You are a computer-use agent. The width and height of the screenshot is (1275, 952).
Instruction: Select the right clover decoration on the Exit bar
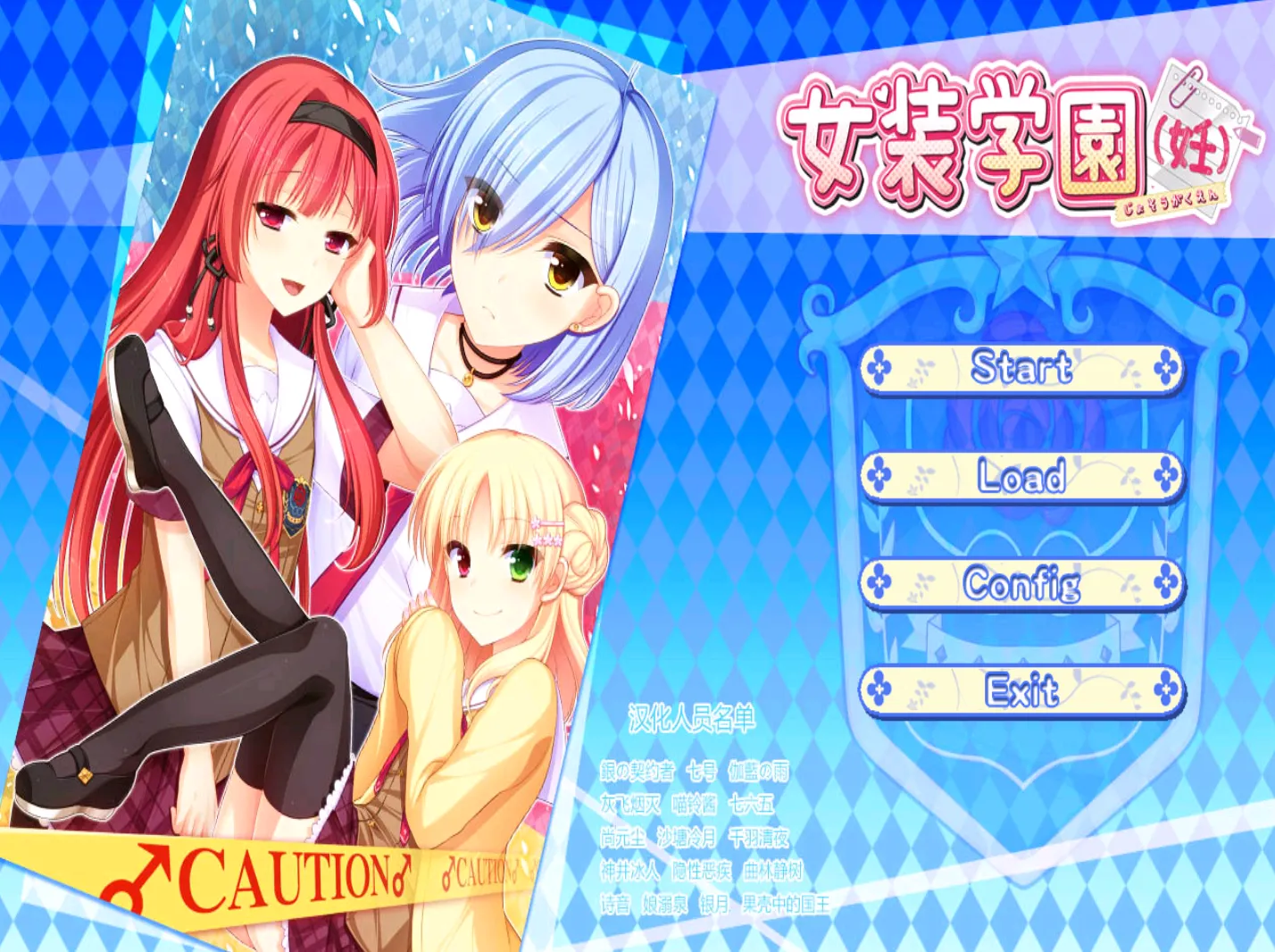point(1166,689)
